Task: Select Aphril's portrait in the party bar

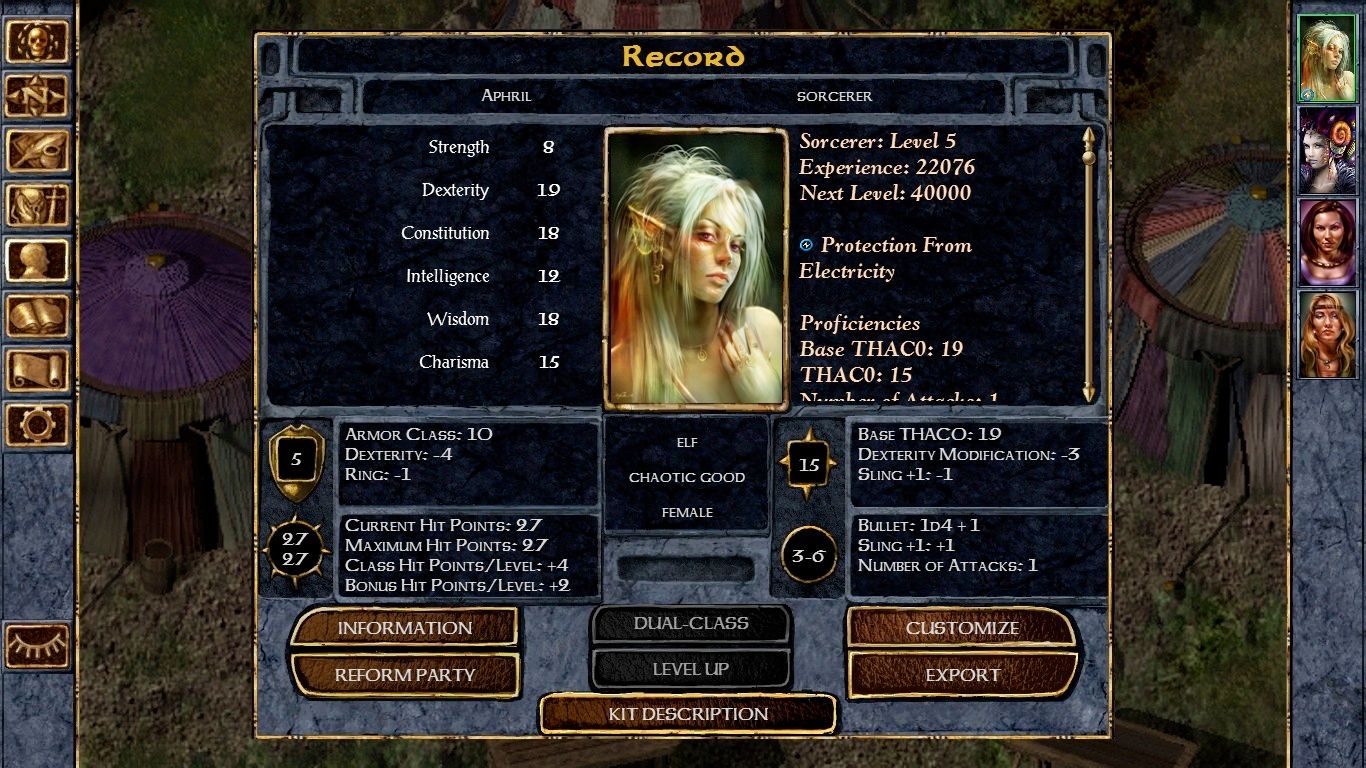Action: click(1327, 59)
